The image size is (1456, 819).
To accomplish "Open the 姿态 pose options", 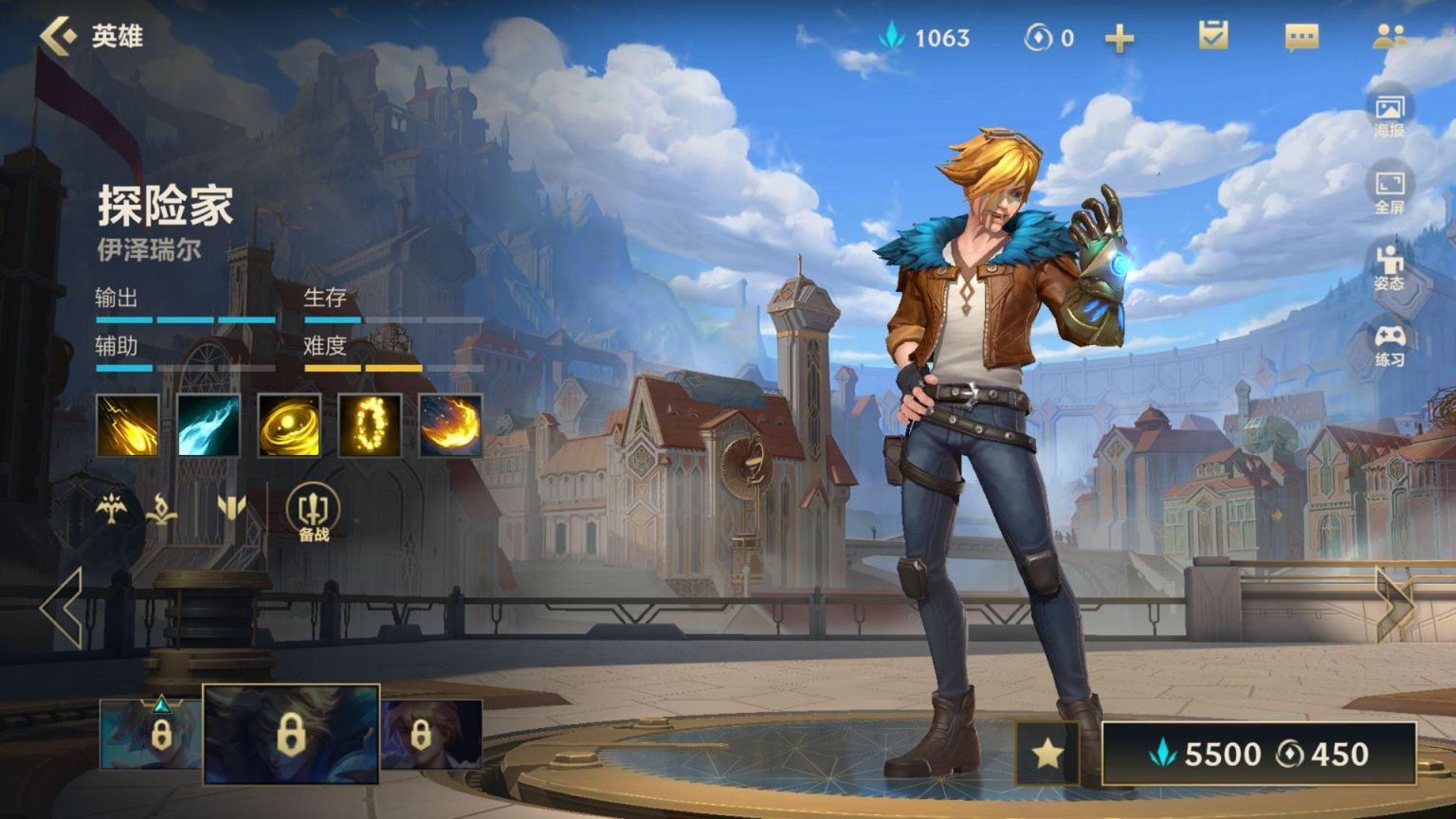I will pyautogui.click(x=1390, y=267).
